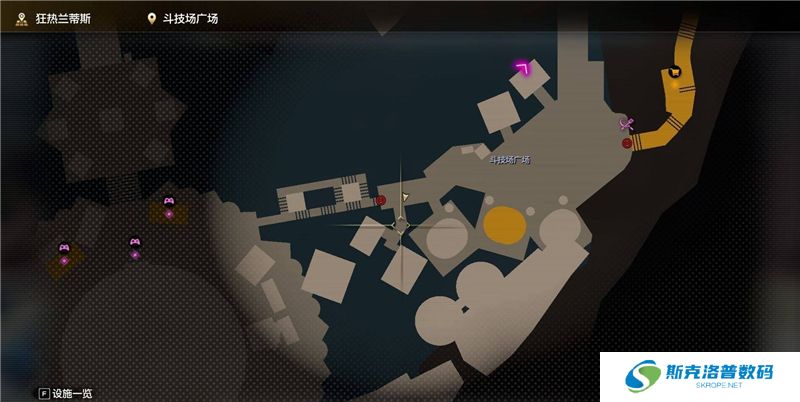Choose the red marker by the stairway bridge

(x=381, y=200)
